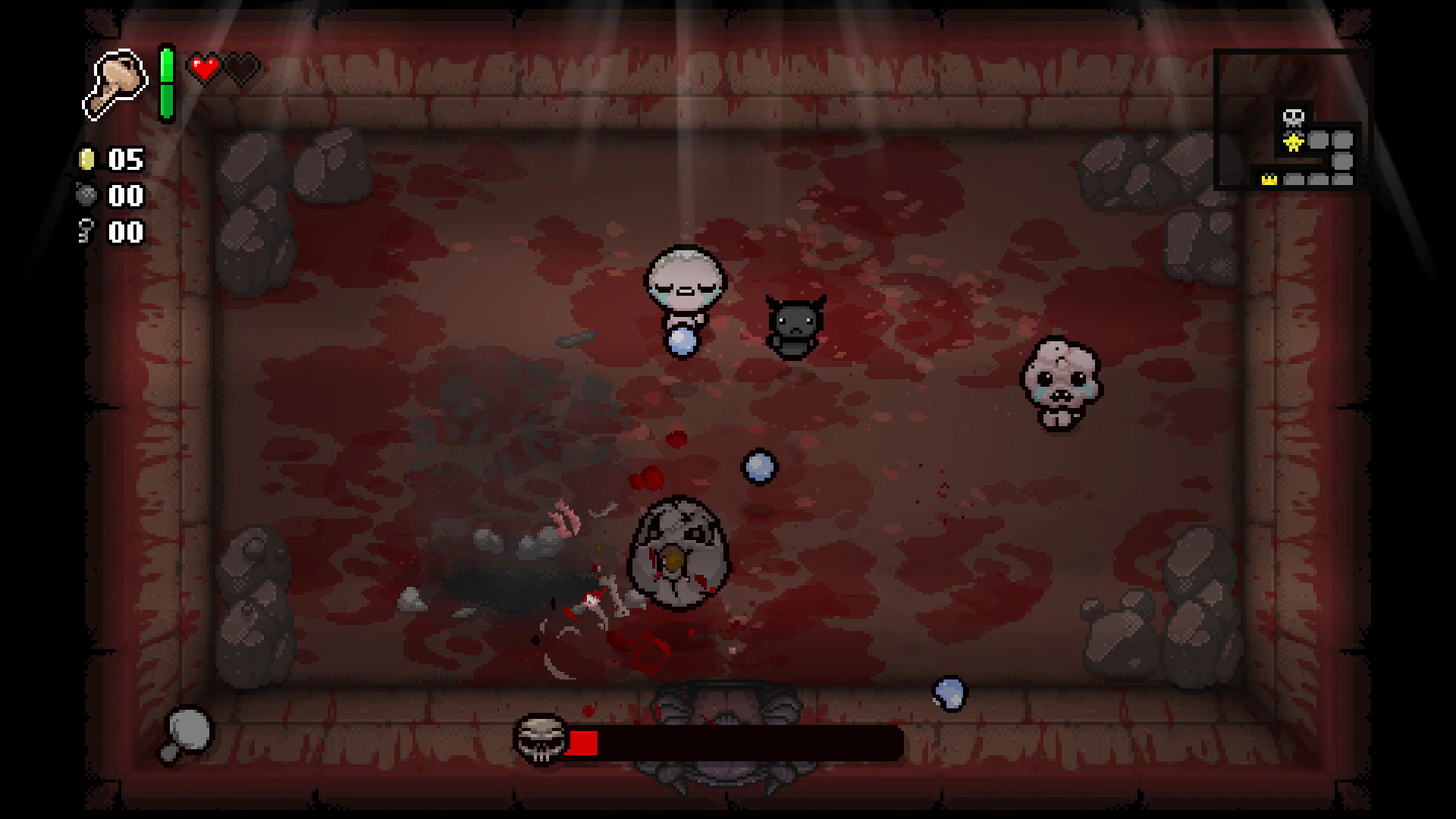
Task: Toggle the empty heart container
Action: [x=241, y=67]
